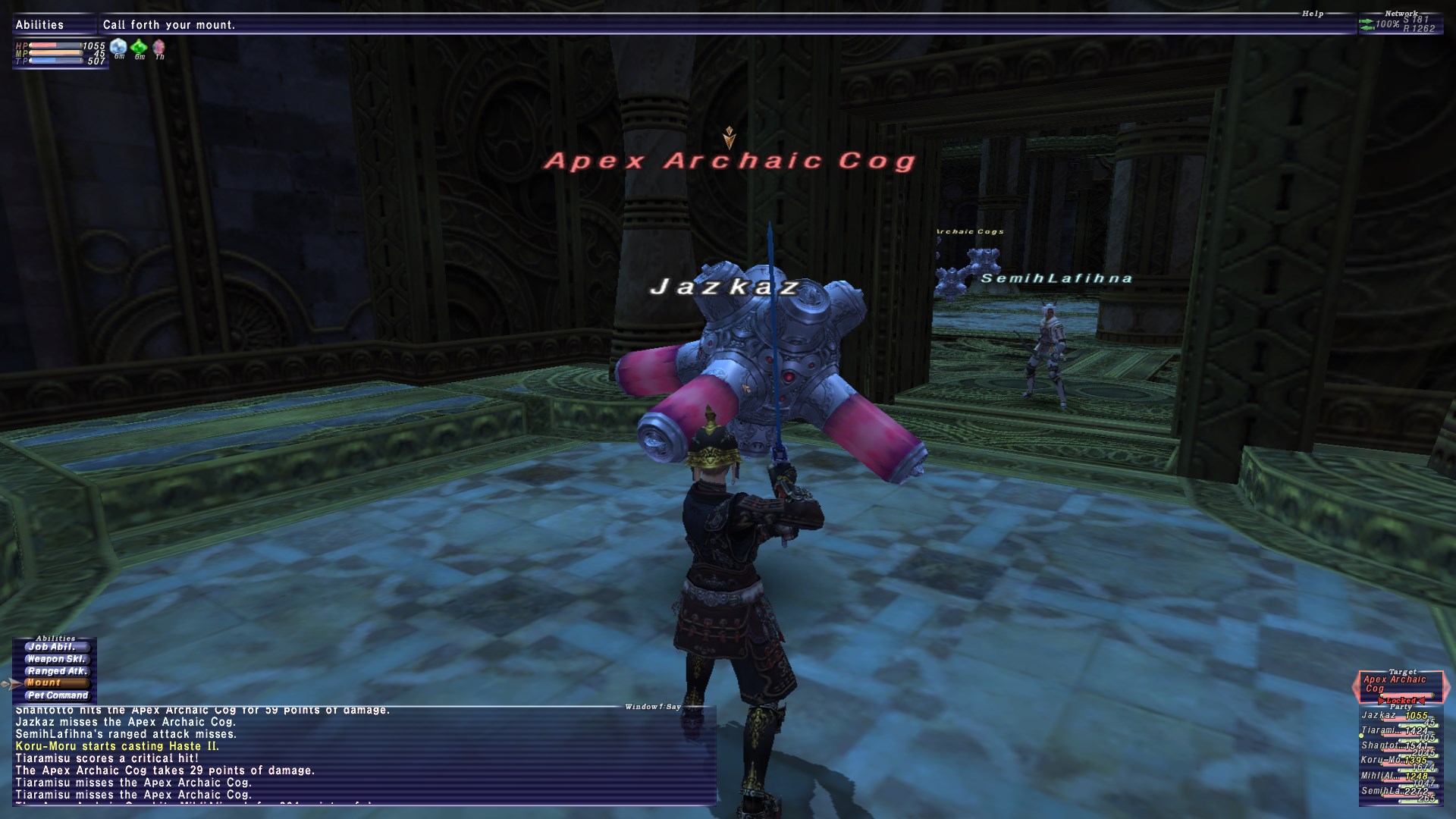The height and width of the screenshot is (819, 1456).
Task: Click the chat log window
Action: click(x=364, y=755)
